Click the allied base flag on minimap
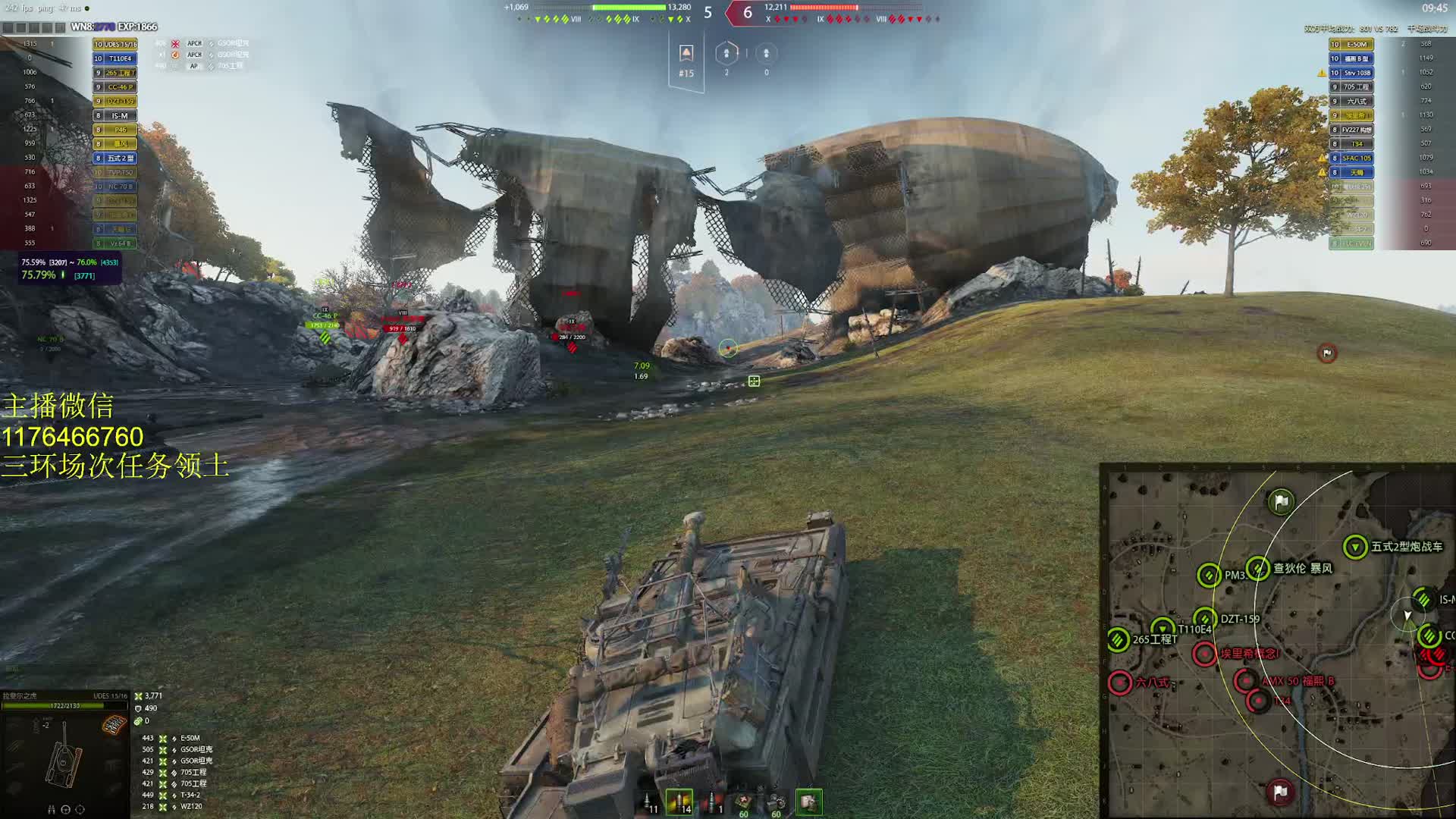The image size is (1456, 819). pyautogui.click(x=1281, y=501)
